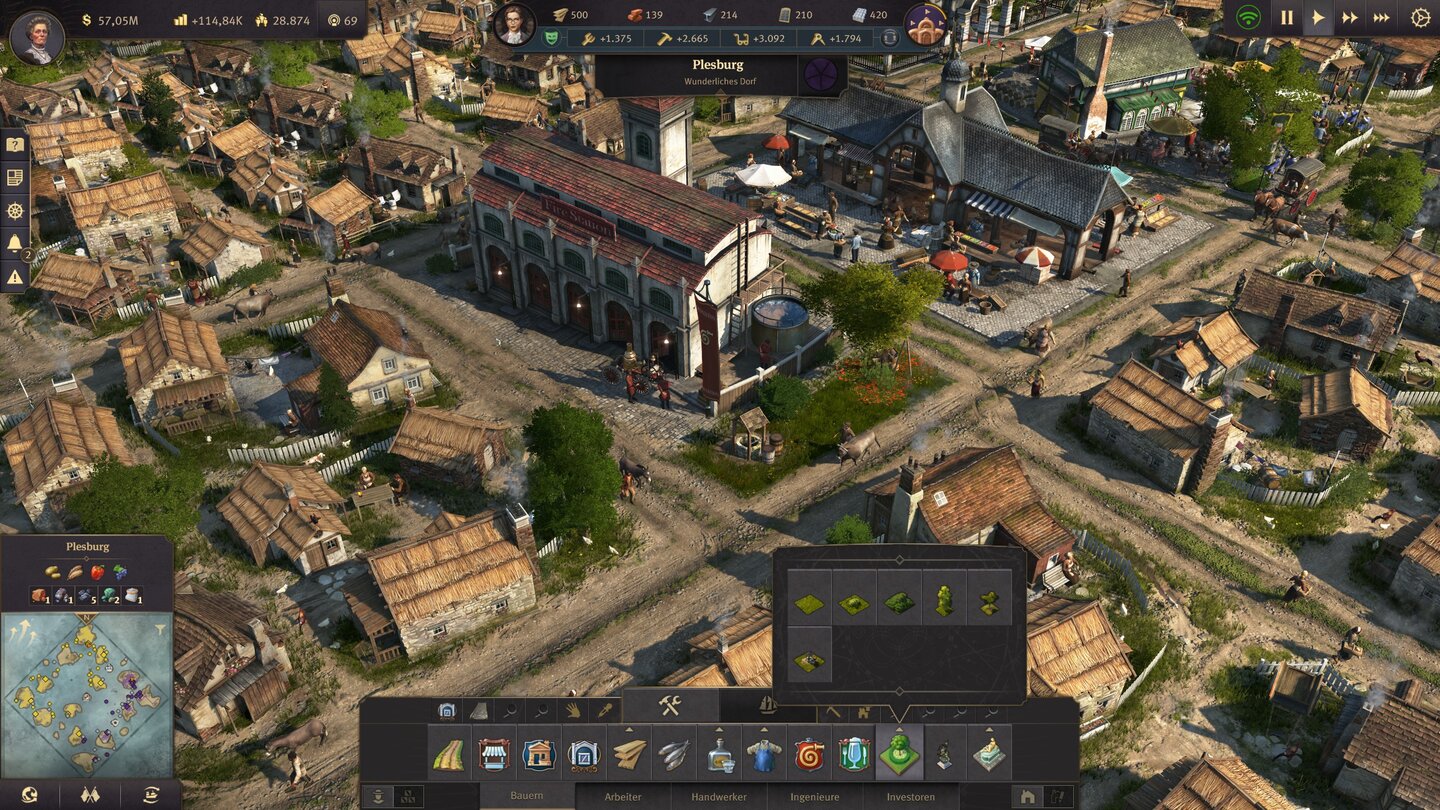
Task: Expand the timber building variants arrow
Action: [x=627, y=731]
